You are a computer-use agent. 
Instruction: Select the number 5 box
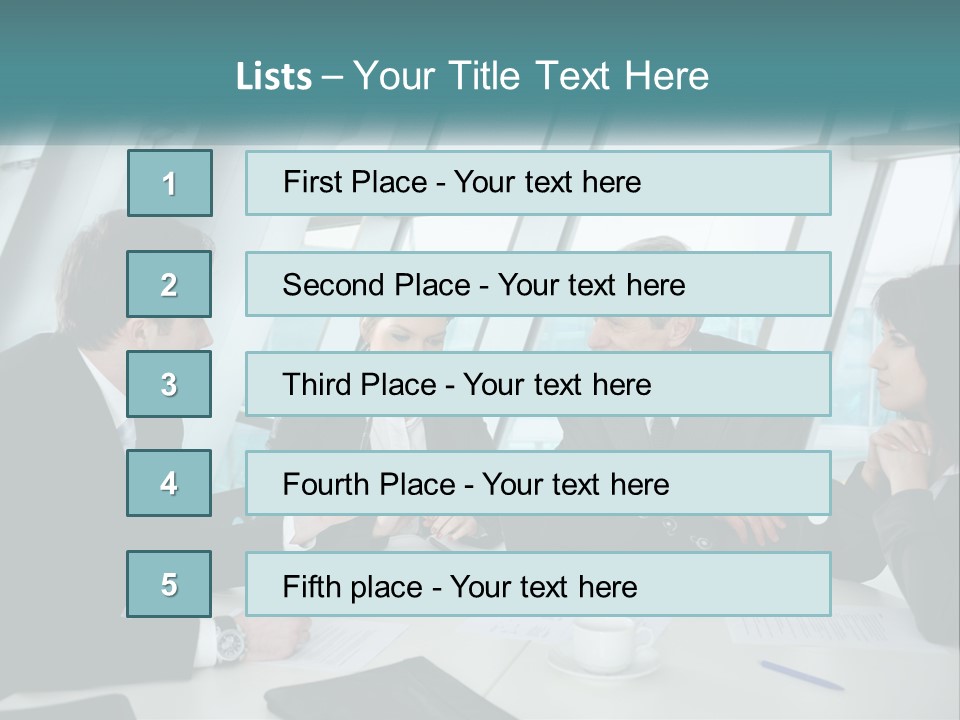pos(169,584)
